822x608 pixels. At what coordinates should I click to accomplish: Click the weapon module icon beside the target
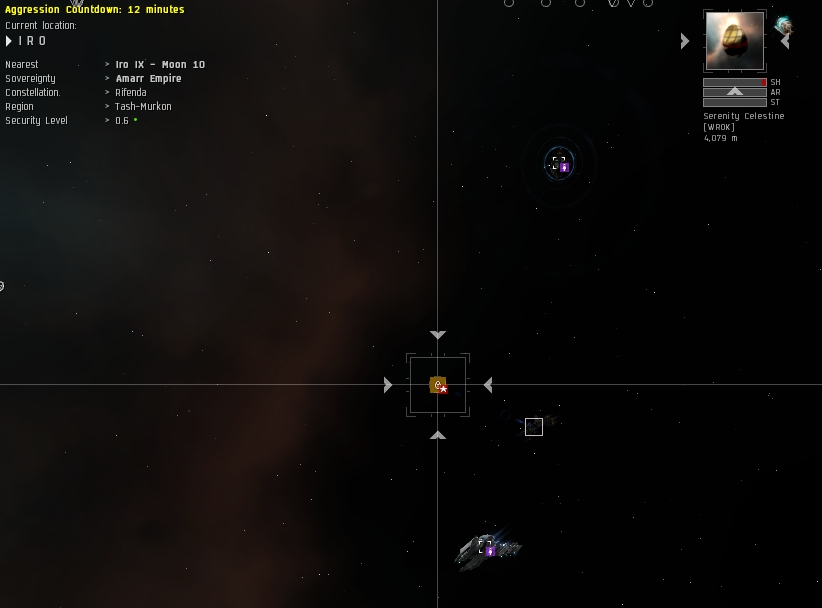[x=784, y=26]
